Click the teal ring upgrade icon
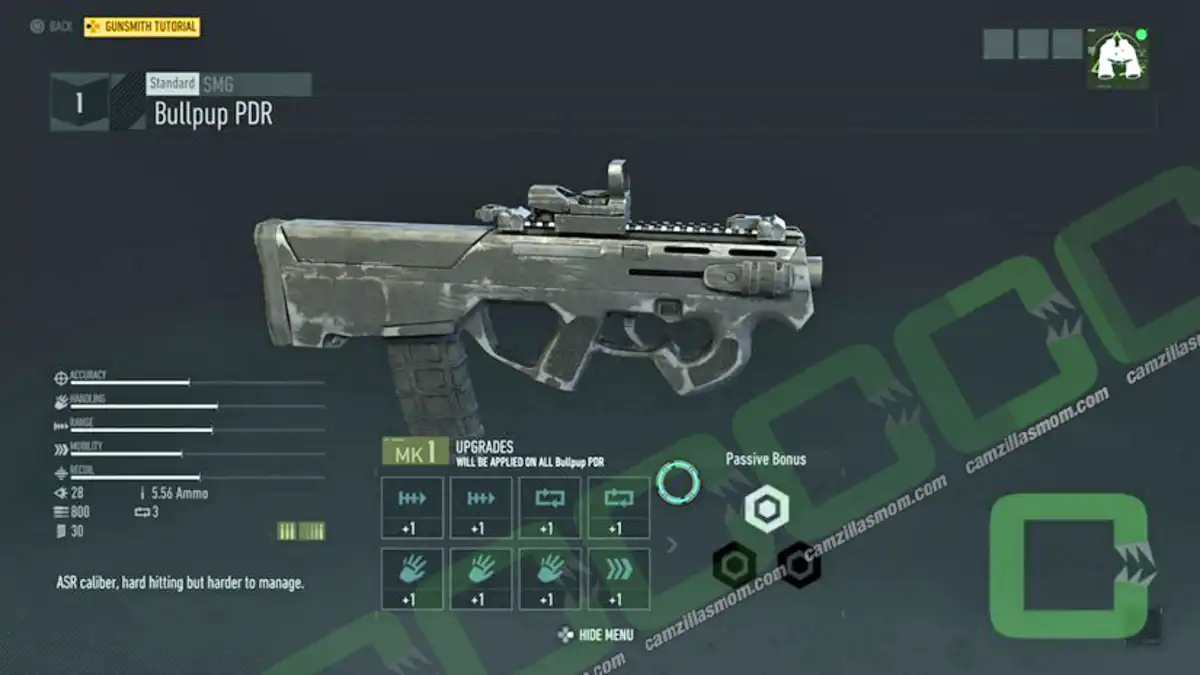This screenshot has width=1200, height=675. pos(678,482)
